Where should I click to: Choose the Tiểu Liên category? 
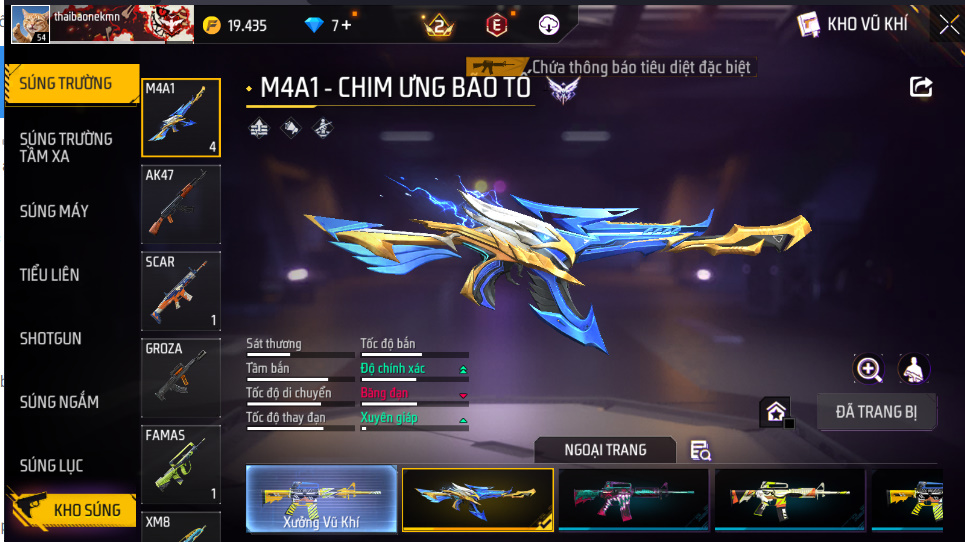point(50,274)
